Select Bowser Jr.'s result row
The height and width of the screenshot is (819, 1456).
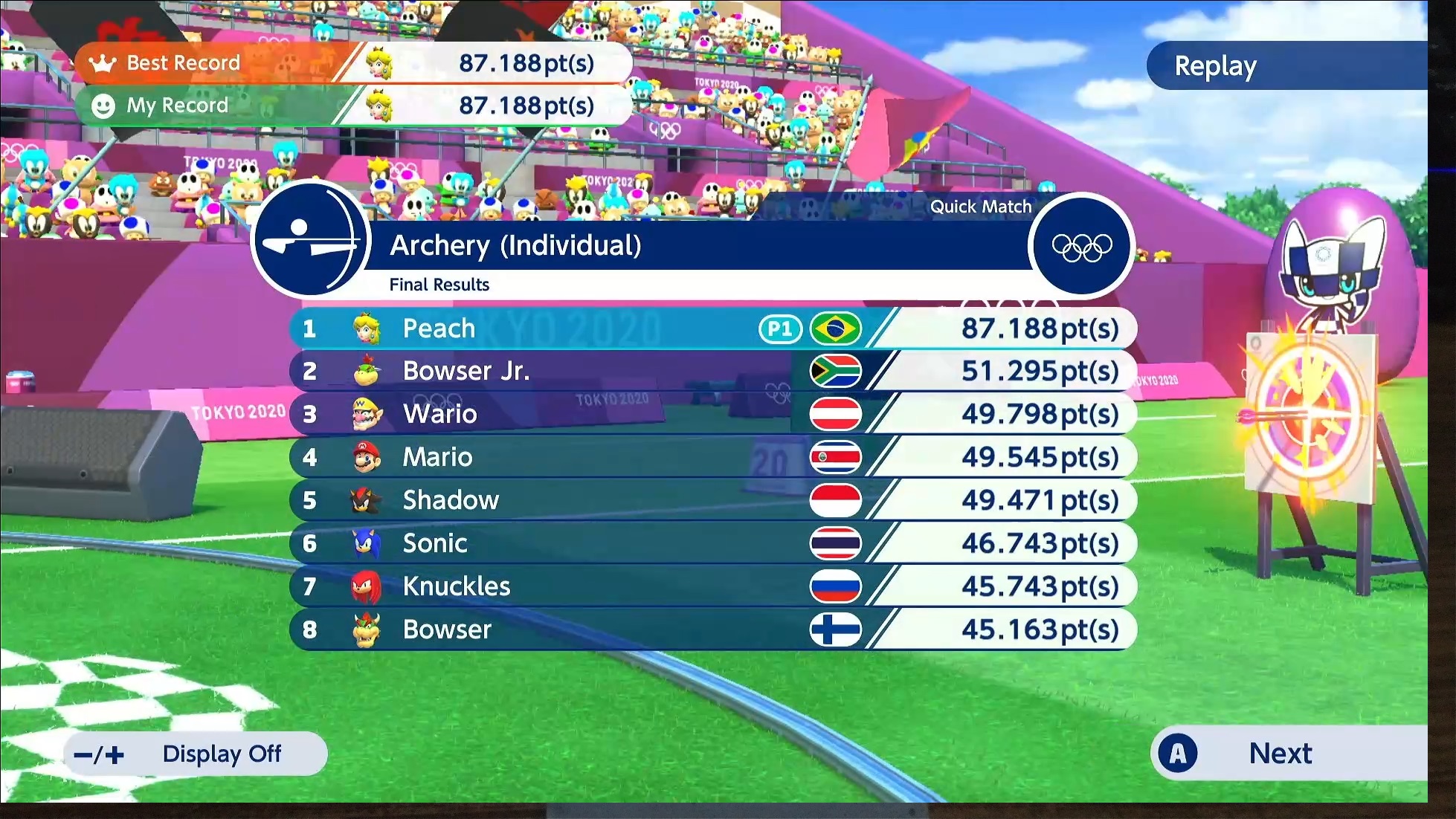712,371
